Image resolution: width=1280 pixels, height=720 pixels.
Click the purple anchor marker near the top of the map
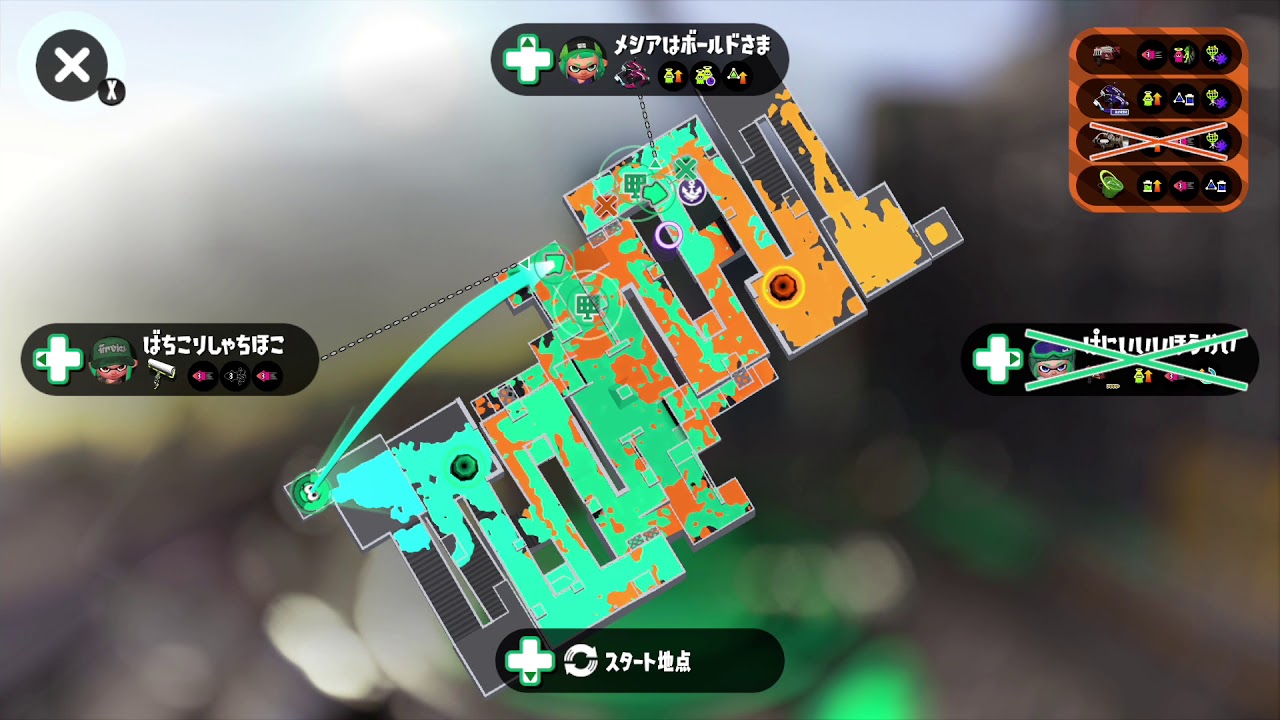[692, 190]
